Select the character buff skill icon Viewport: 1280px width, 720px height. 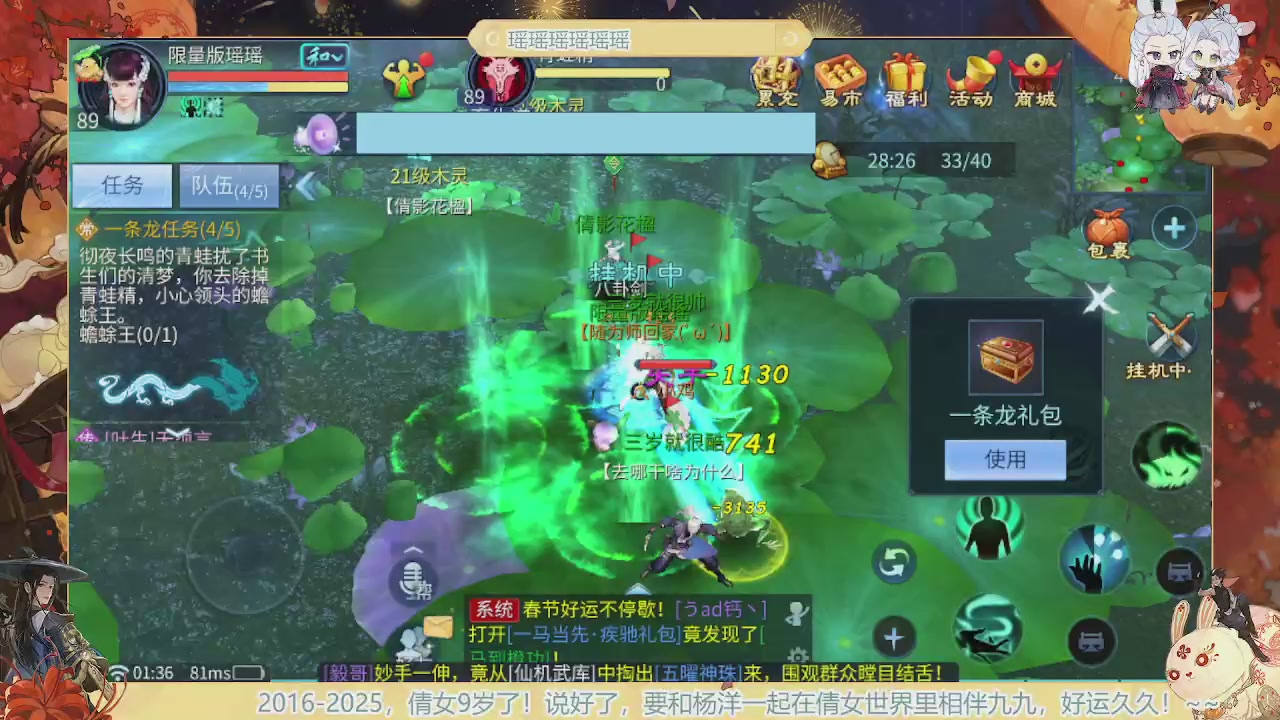pyautogui.click(x=989, y=528)
